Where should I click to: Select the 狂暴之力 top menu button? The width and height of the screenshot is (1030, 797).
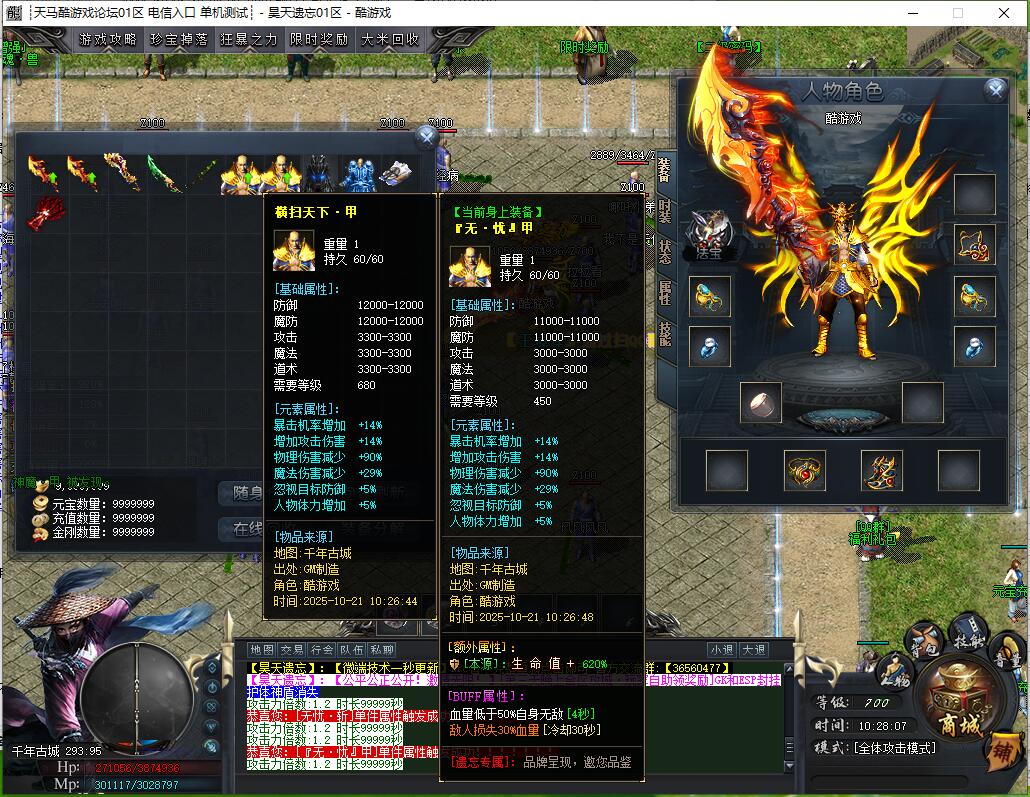pos(249,40)
